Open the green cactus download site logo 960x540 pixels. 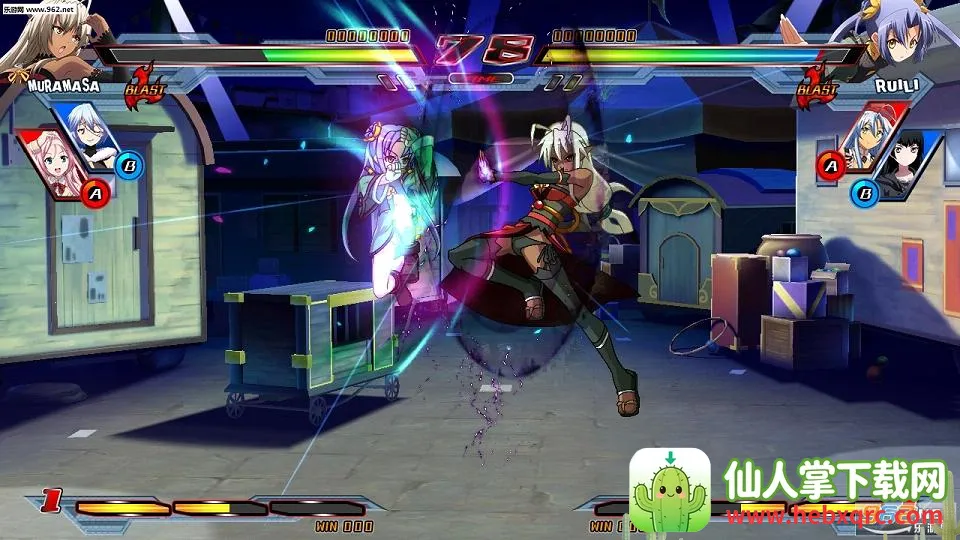pyautogui.click(x=669, y=491)
